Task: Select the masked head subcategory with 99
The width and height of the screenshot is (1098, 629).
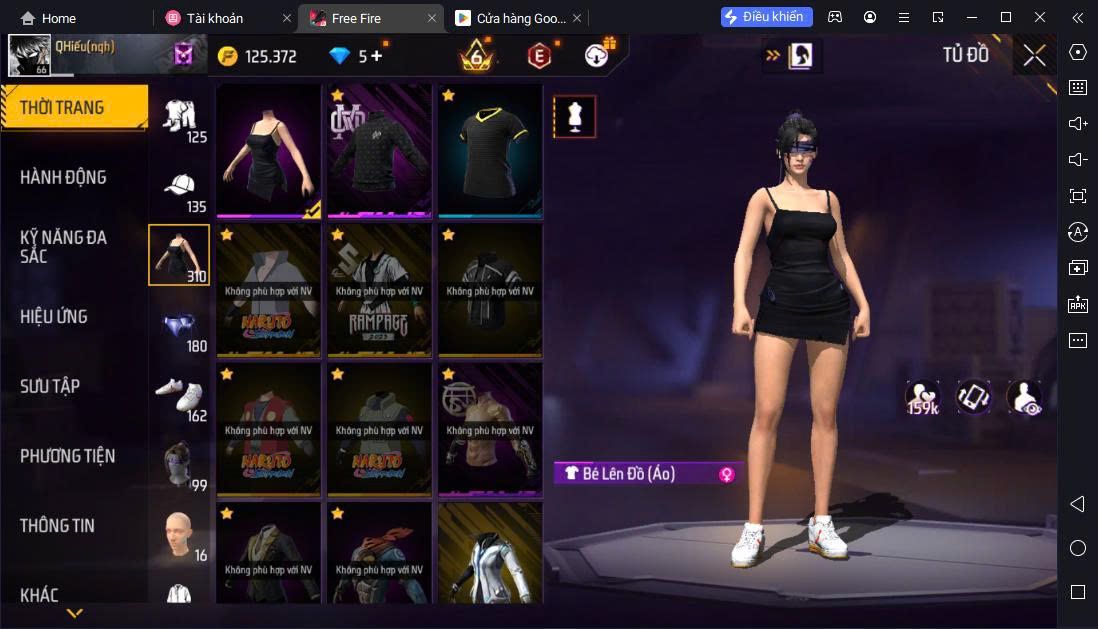Action: pyautogui.click(x=179, y=465)
